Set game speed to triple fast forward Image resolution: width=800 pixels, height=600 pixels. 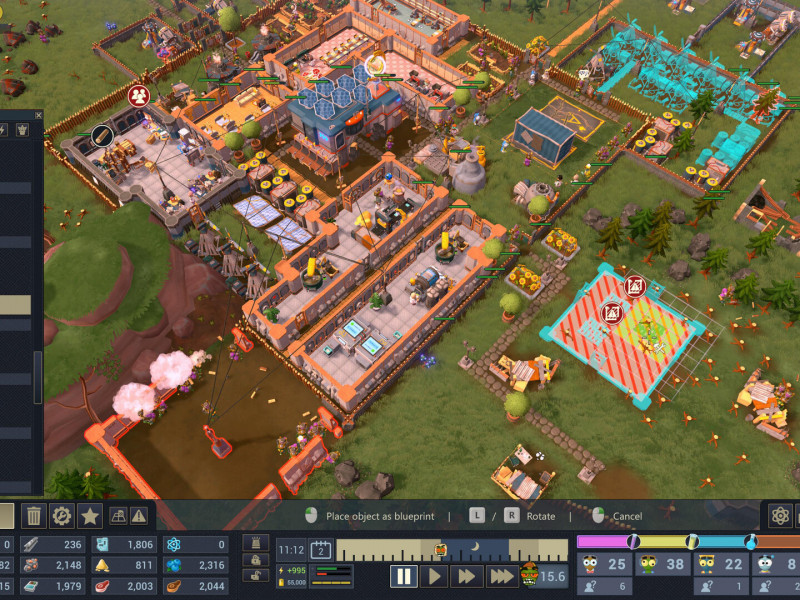tap(500, 576)
